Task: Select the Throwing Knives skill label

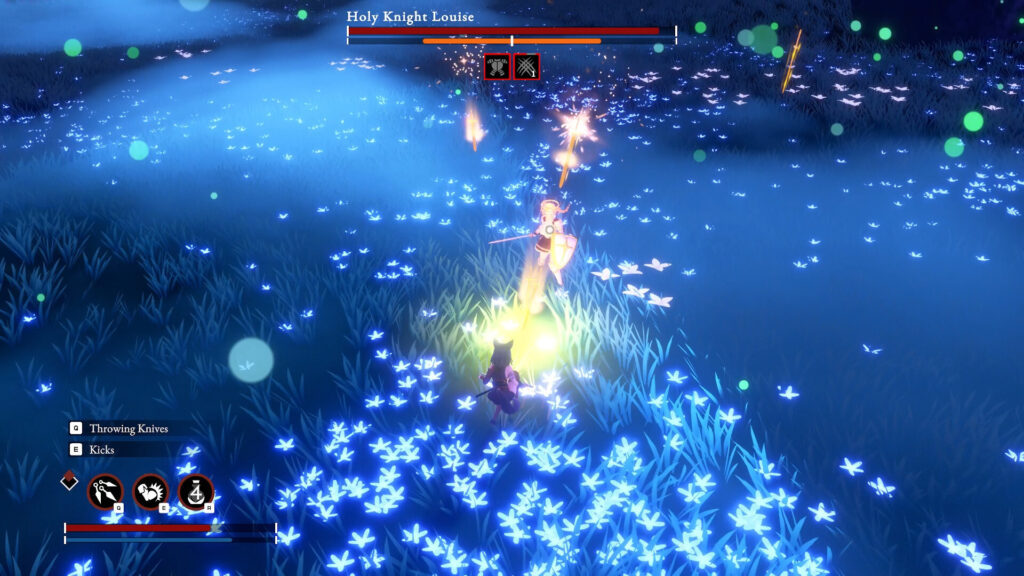Action: [128, 429]
